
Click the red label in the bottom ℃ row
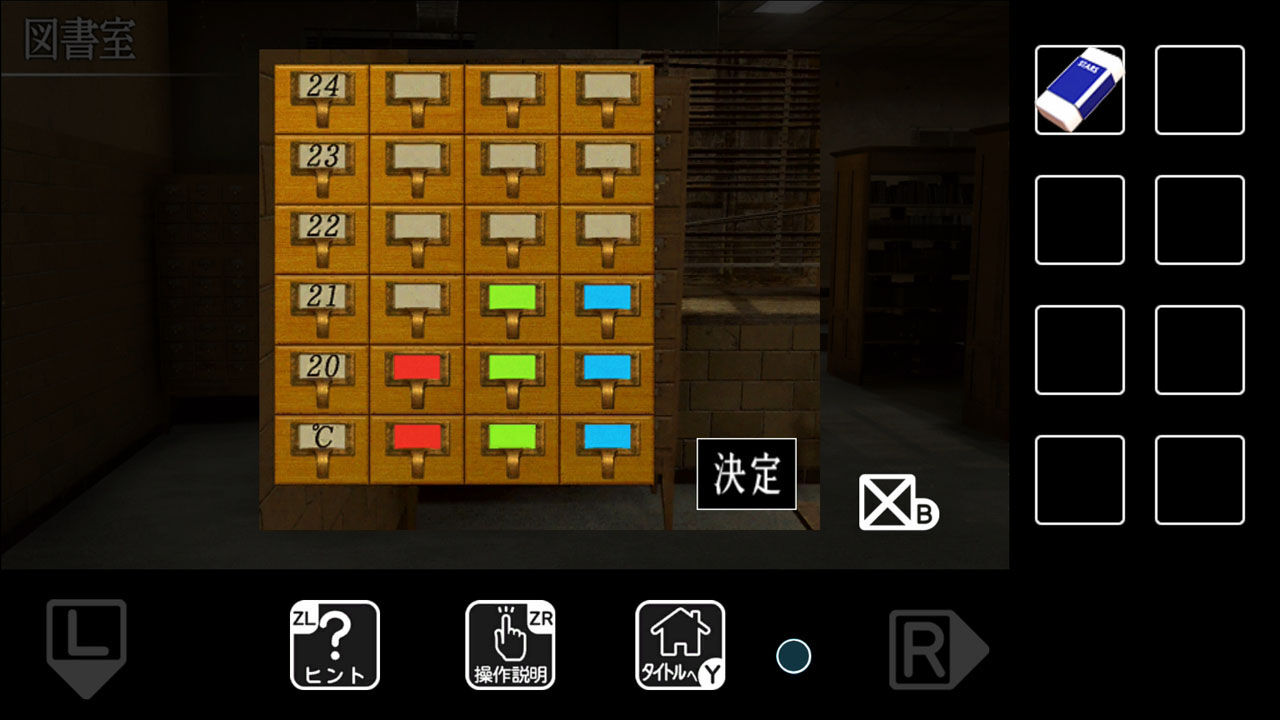pos(417,436)
